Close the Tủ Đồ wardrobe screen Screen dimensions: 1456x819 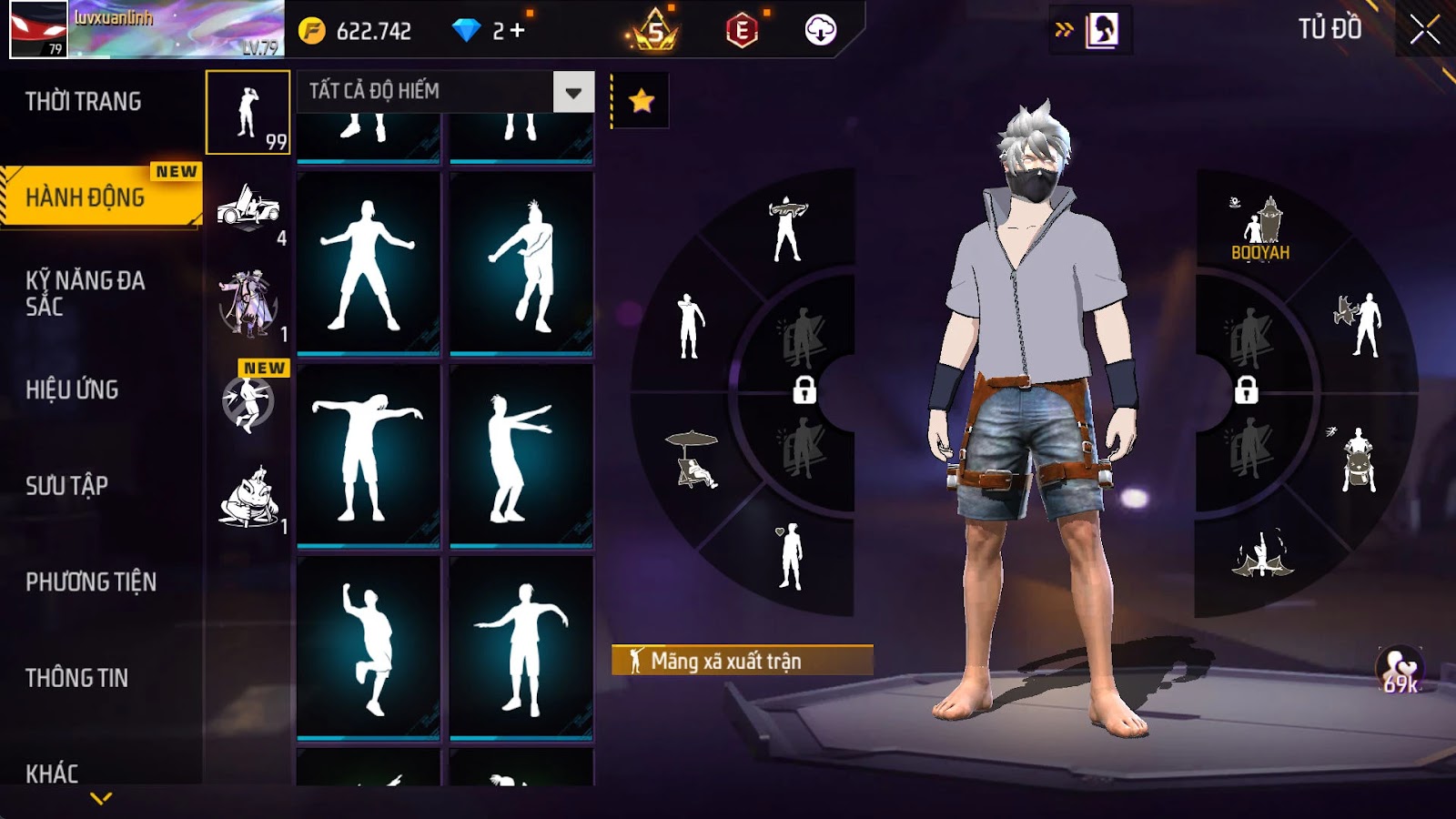(1424, 31)
